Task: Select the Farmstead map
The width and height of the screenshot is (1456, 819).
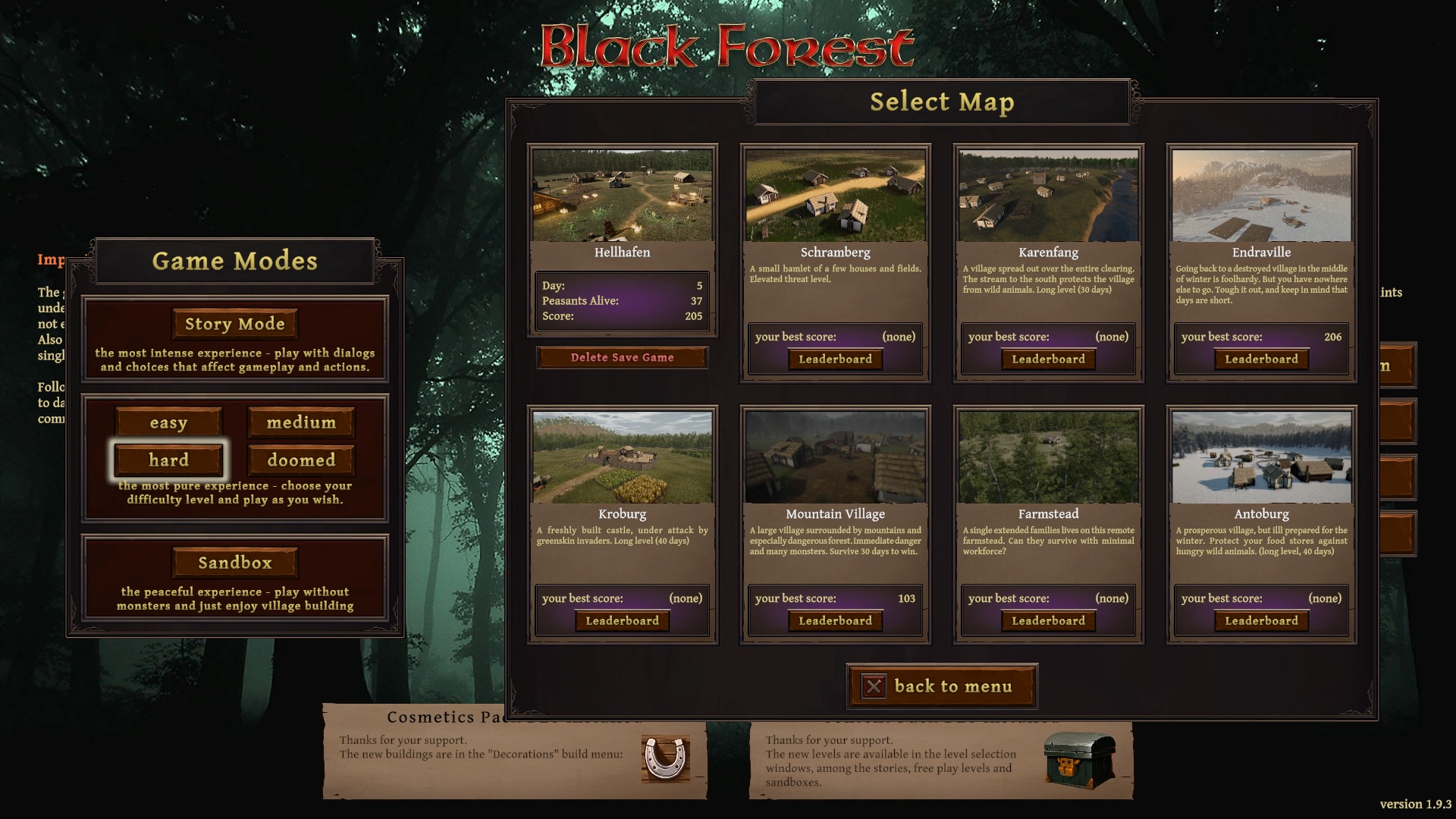Action: [x=1048, y=457]
